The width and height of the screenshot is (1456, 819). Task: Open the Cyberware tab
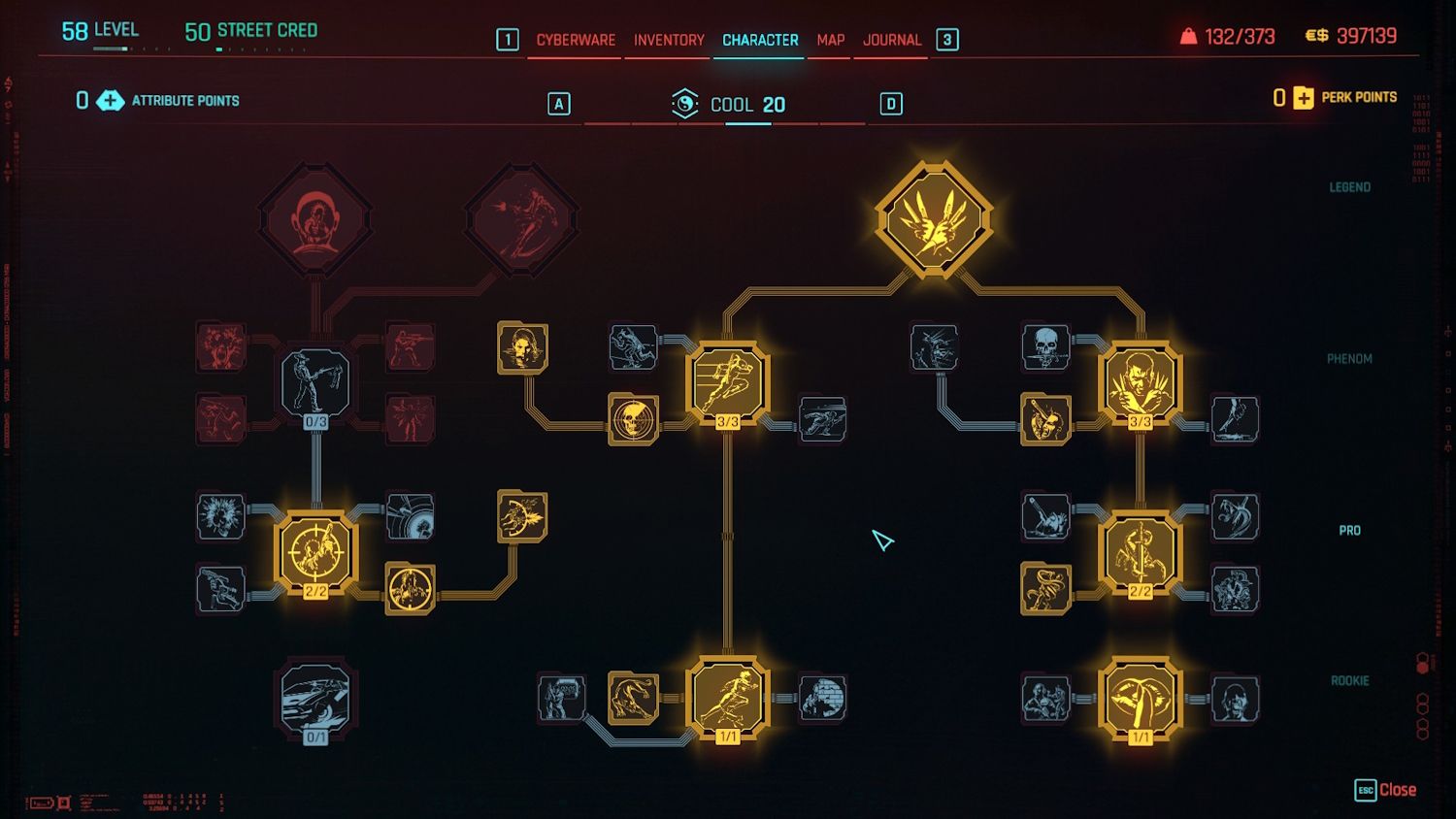(576, 40)
